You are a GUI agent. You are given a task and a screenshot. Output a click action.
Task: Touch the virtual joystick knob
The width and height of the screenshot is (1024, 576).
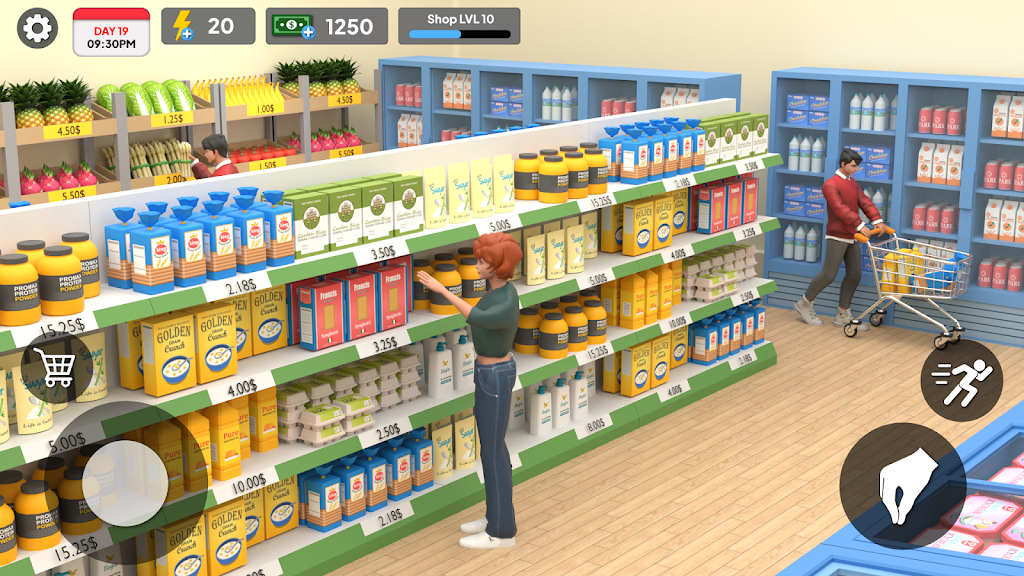tap(125, 483)
